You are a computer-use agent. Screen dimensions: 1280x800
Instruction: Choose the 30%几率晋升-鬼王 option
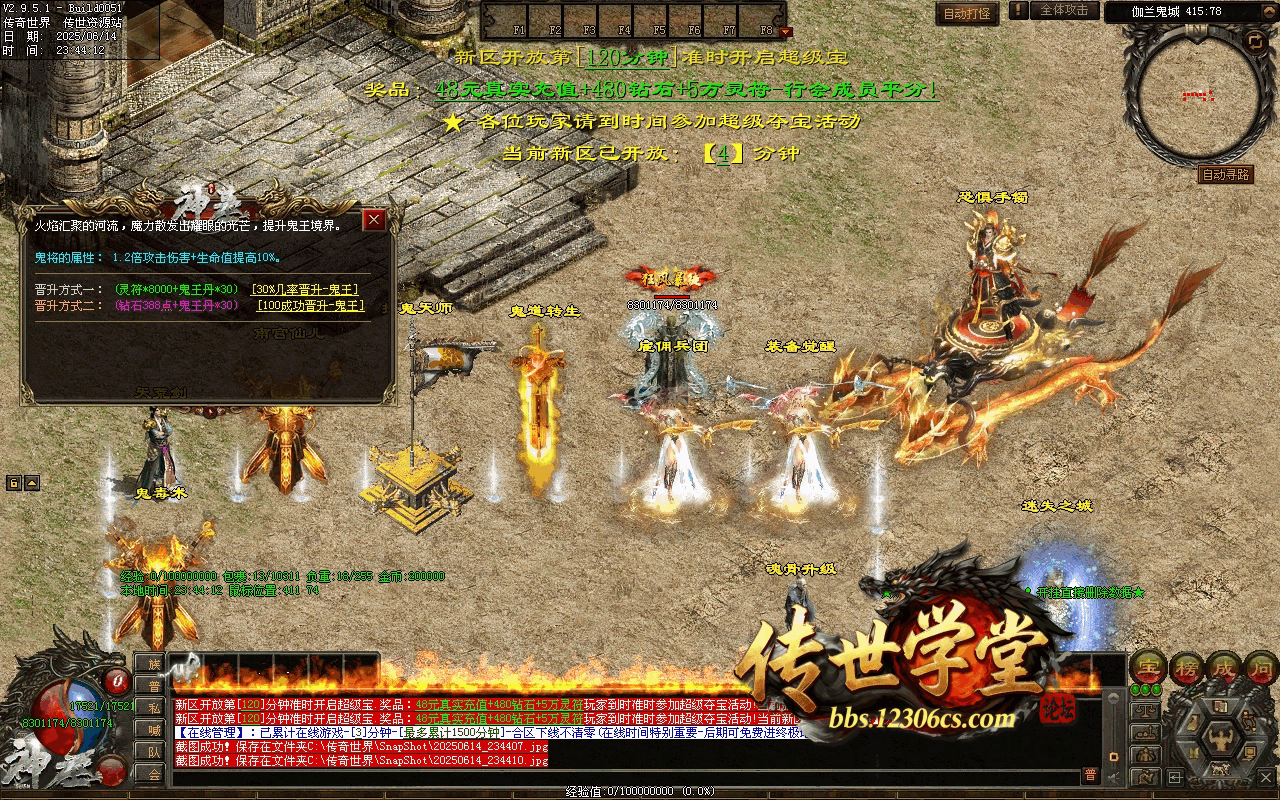click(305, 290)
